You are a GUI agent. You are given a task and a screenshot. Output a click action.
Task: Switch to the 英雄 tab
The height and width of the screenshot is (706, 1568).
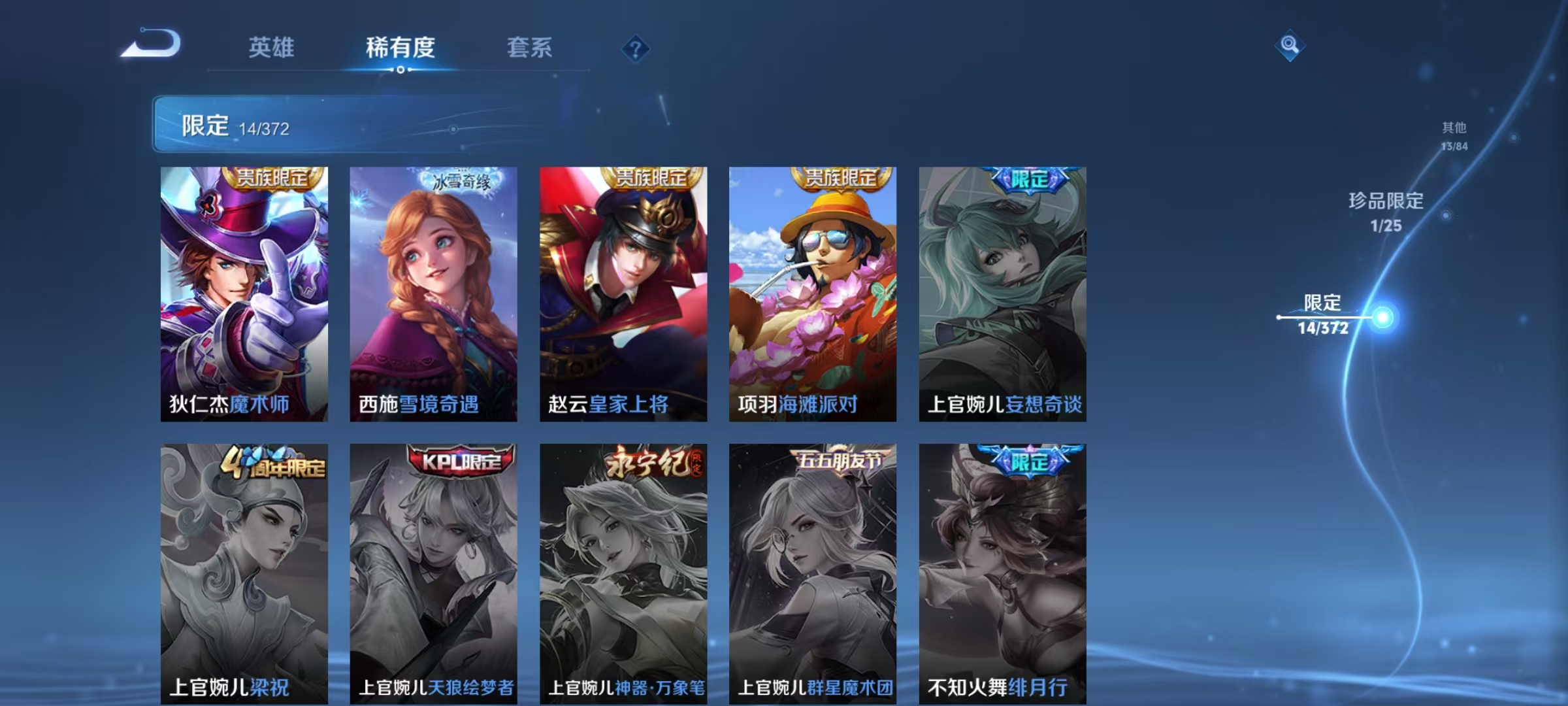[x=272, y=48]
